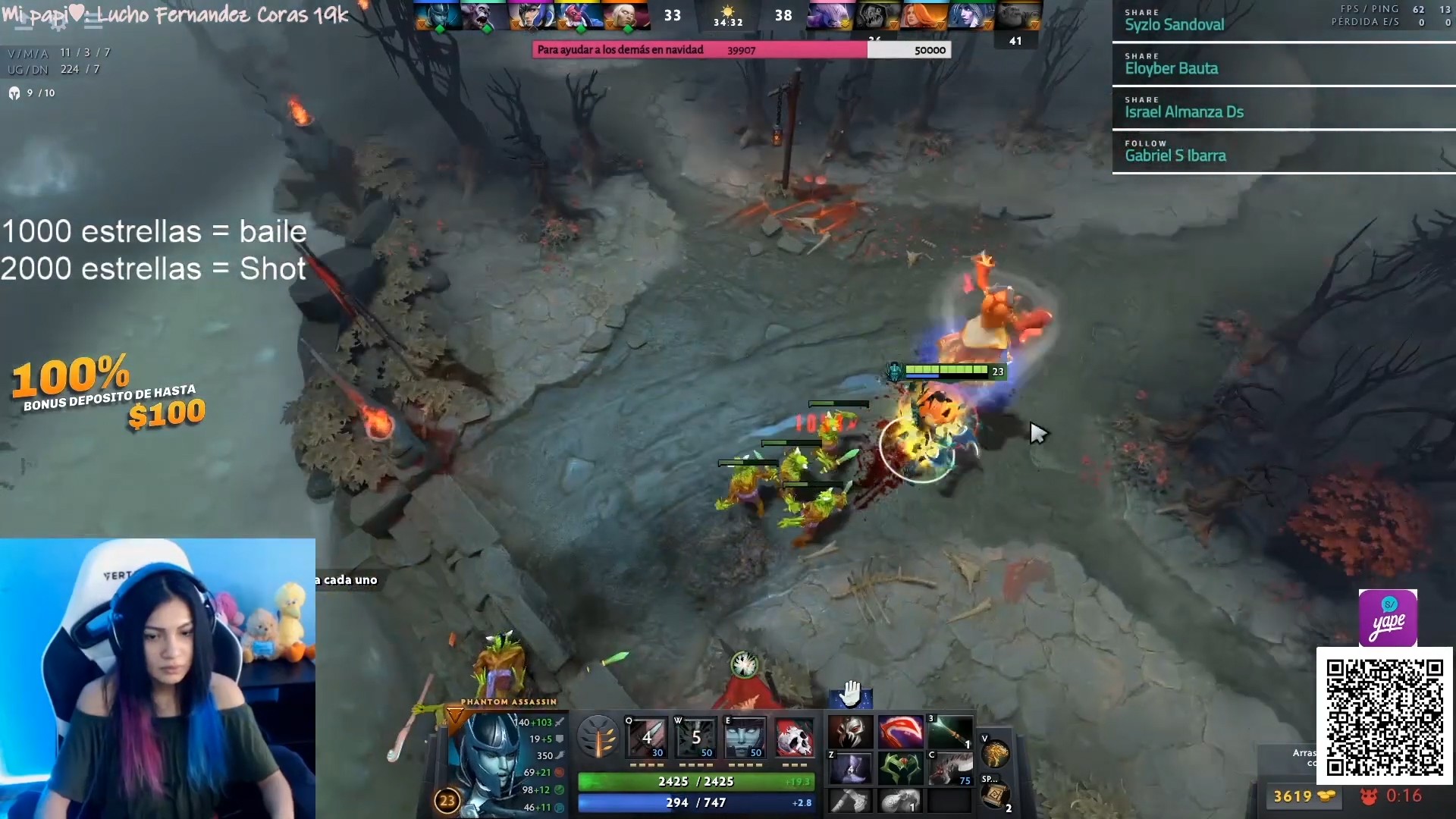The width and height of the screenshot is (1456, 819).
Task: Cast Stifling Dagger ability
Action: (647, 736)
